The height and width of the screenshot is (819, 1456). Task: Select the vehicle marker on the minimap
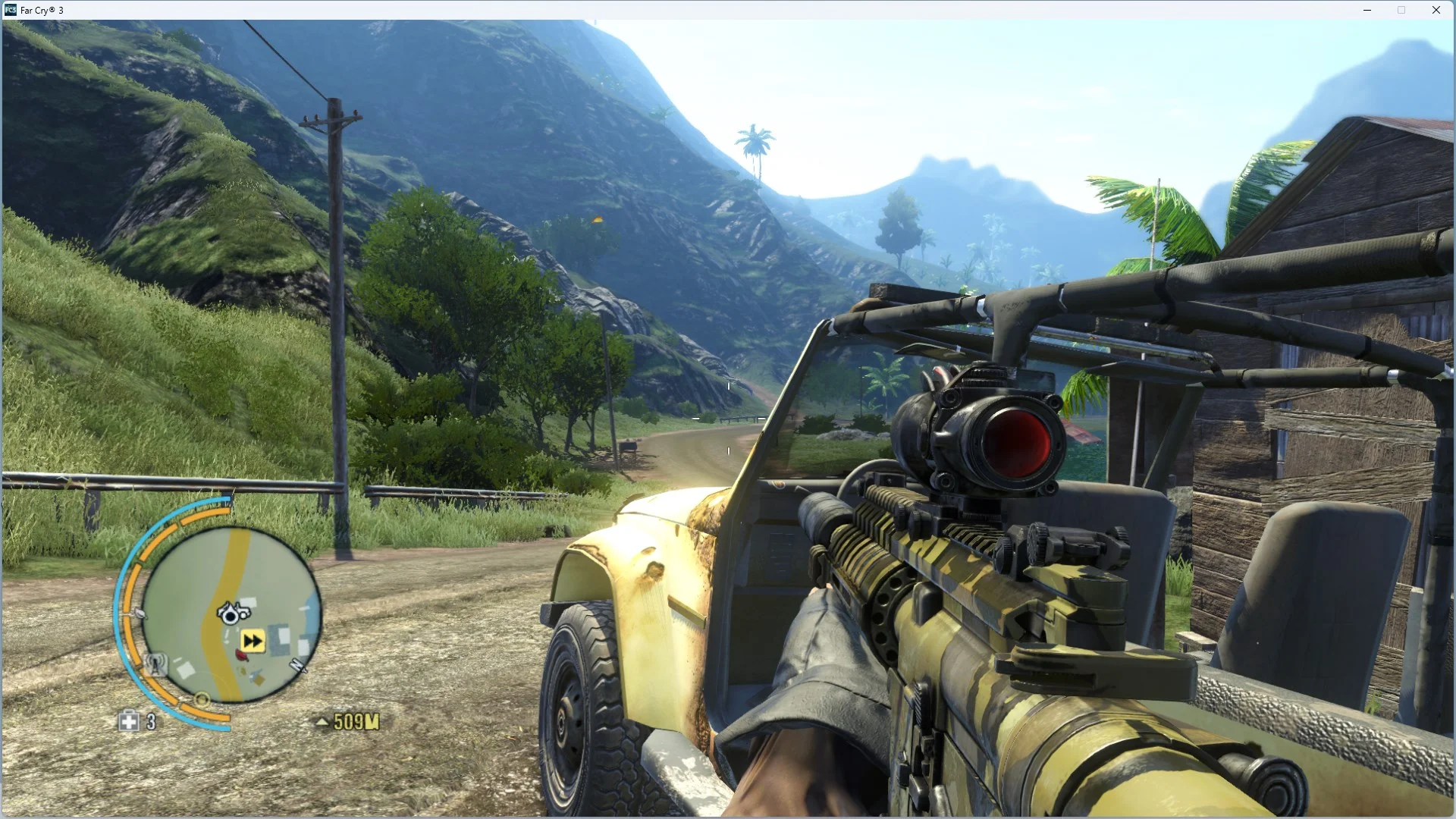click(x=233, y=611)
